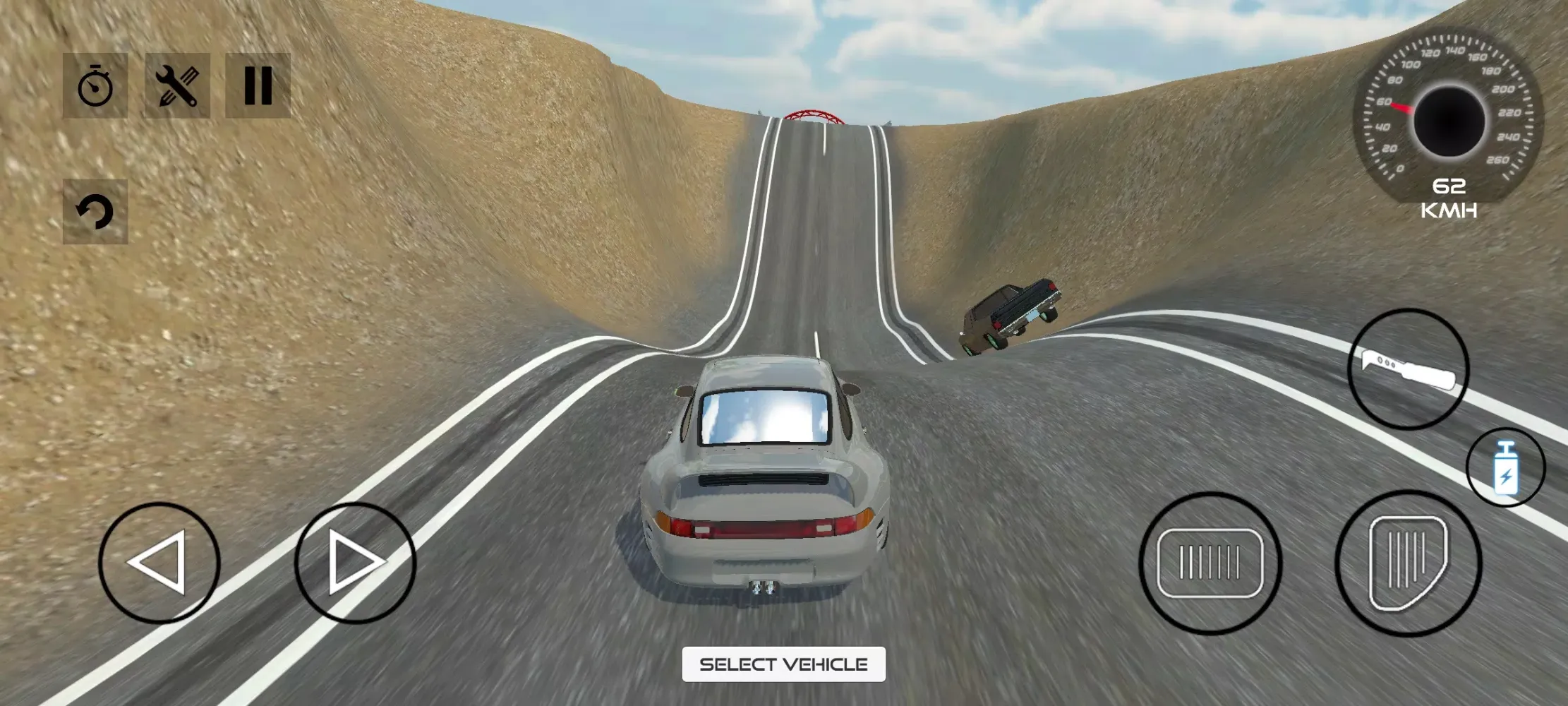Viewport: 1568px width, 706px height.
Task: Open the wrench and screwdriver repair menu
Action: (x=177, y=85)
